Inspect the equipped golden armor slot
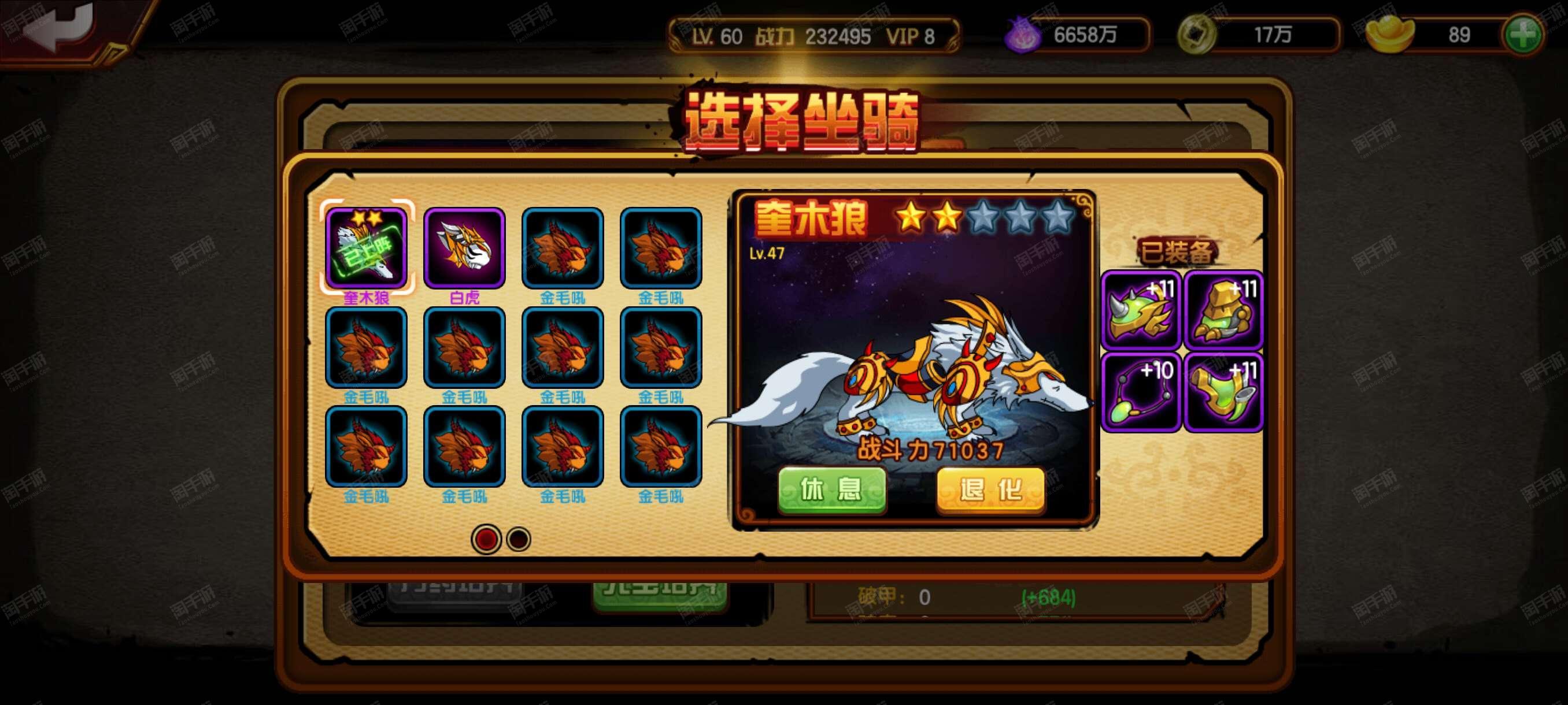1568x705 pixels. pyautogui.click(x=1223, y=310)
